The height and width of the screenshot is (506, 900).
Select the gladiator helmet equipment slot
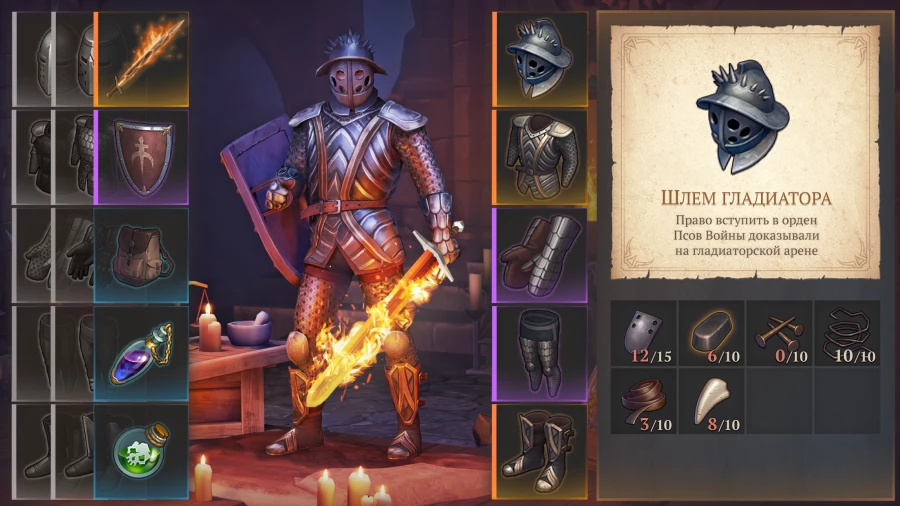tap(540, 58)
